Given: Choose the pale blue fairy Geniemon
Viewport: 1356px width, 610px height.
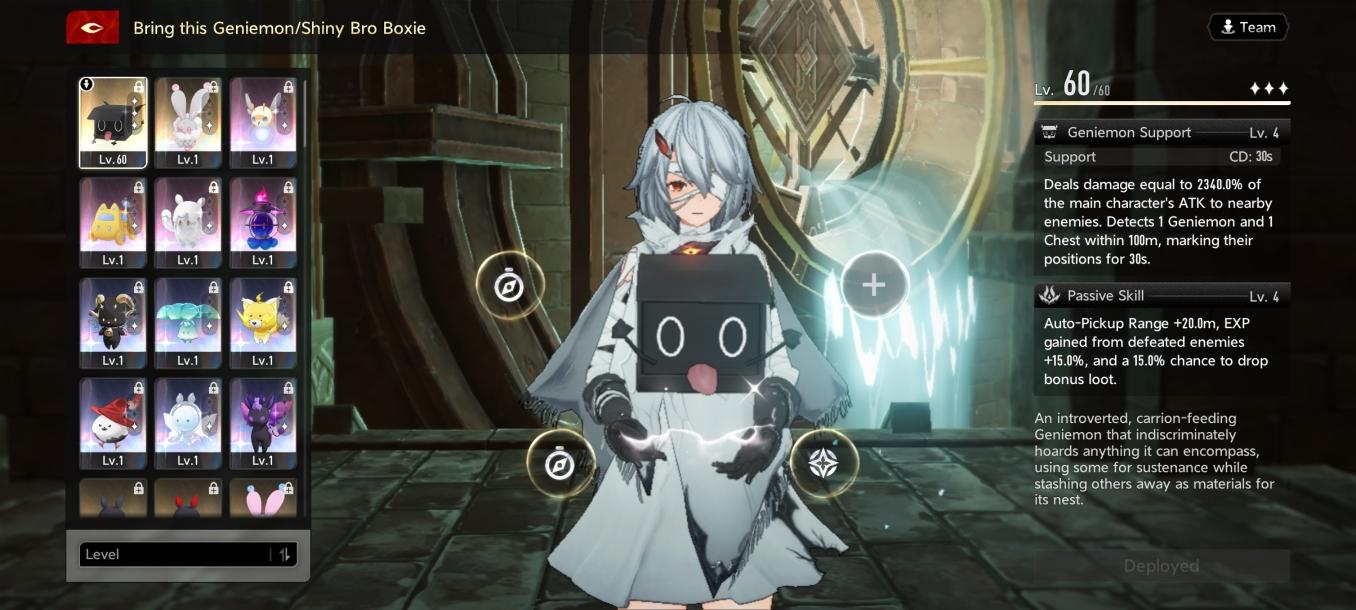Looking at the screenshot, I should point(188,422).
